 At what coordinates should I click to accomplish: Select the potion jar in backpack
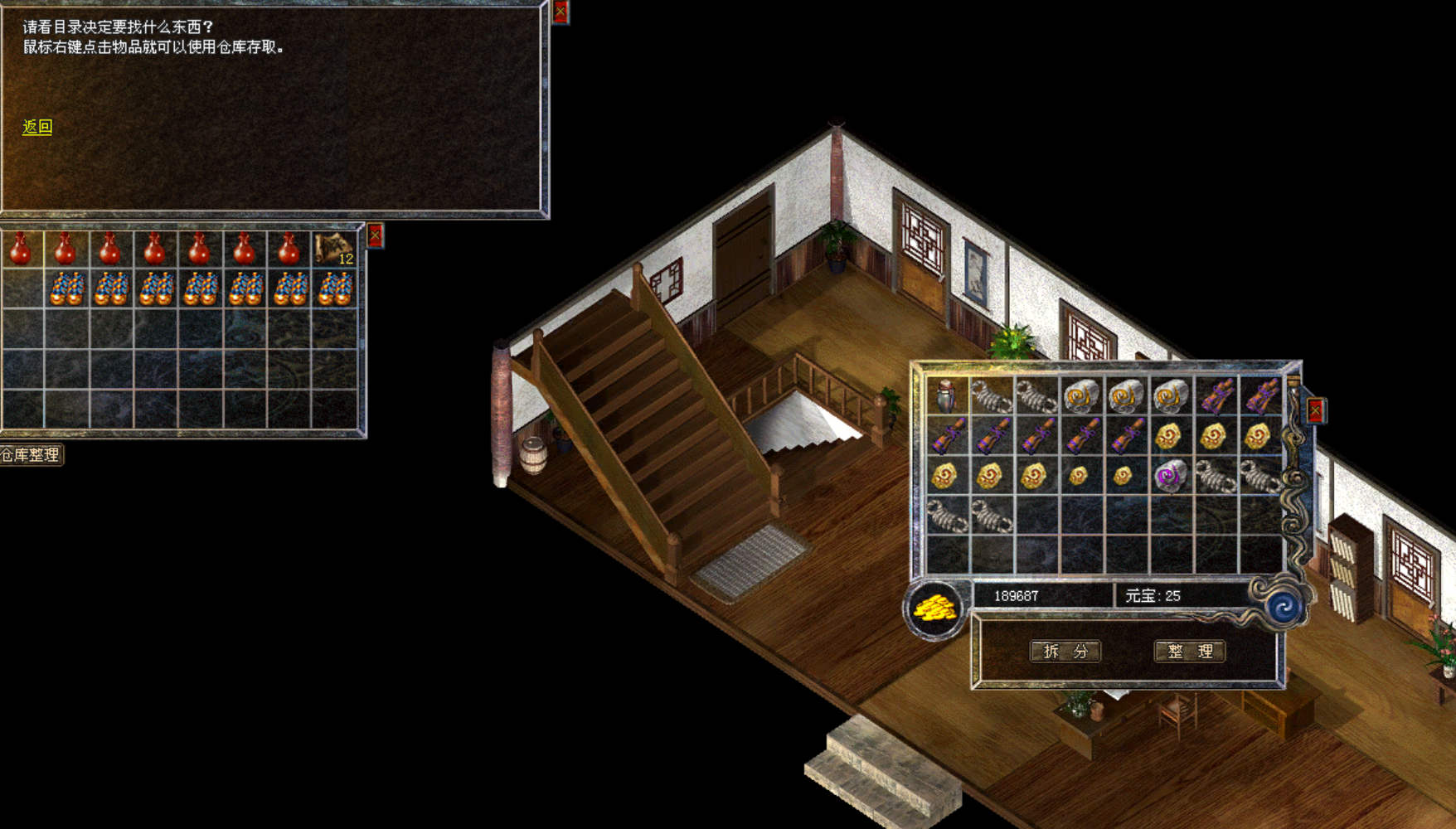click(x=946, y=396)
